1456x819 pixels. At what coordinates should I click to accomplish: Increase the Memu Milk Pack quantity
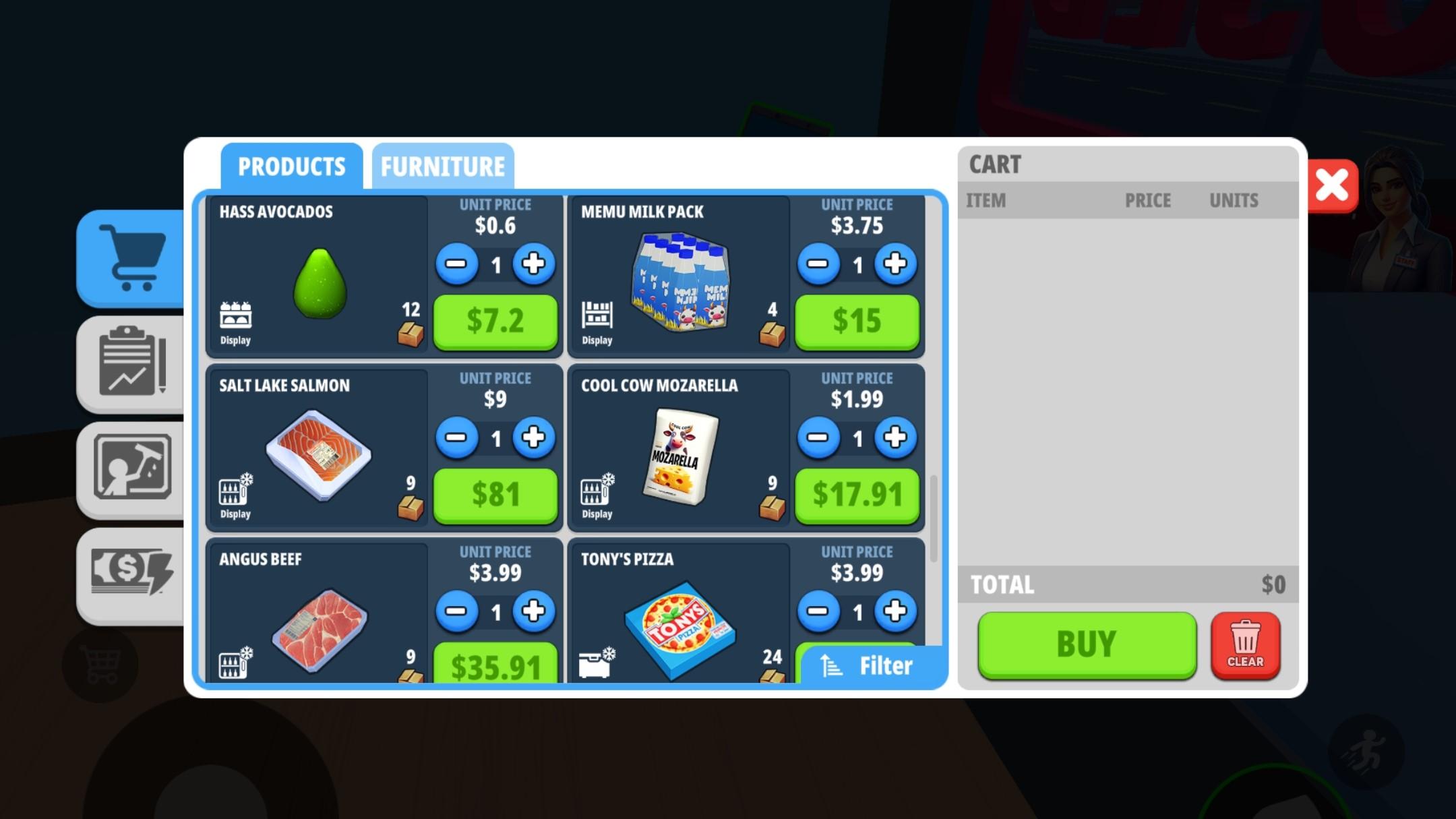(x=894, y=264)
